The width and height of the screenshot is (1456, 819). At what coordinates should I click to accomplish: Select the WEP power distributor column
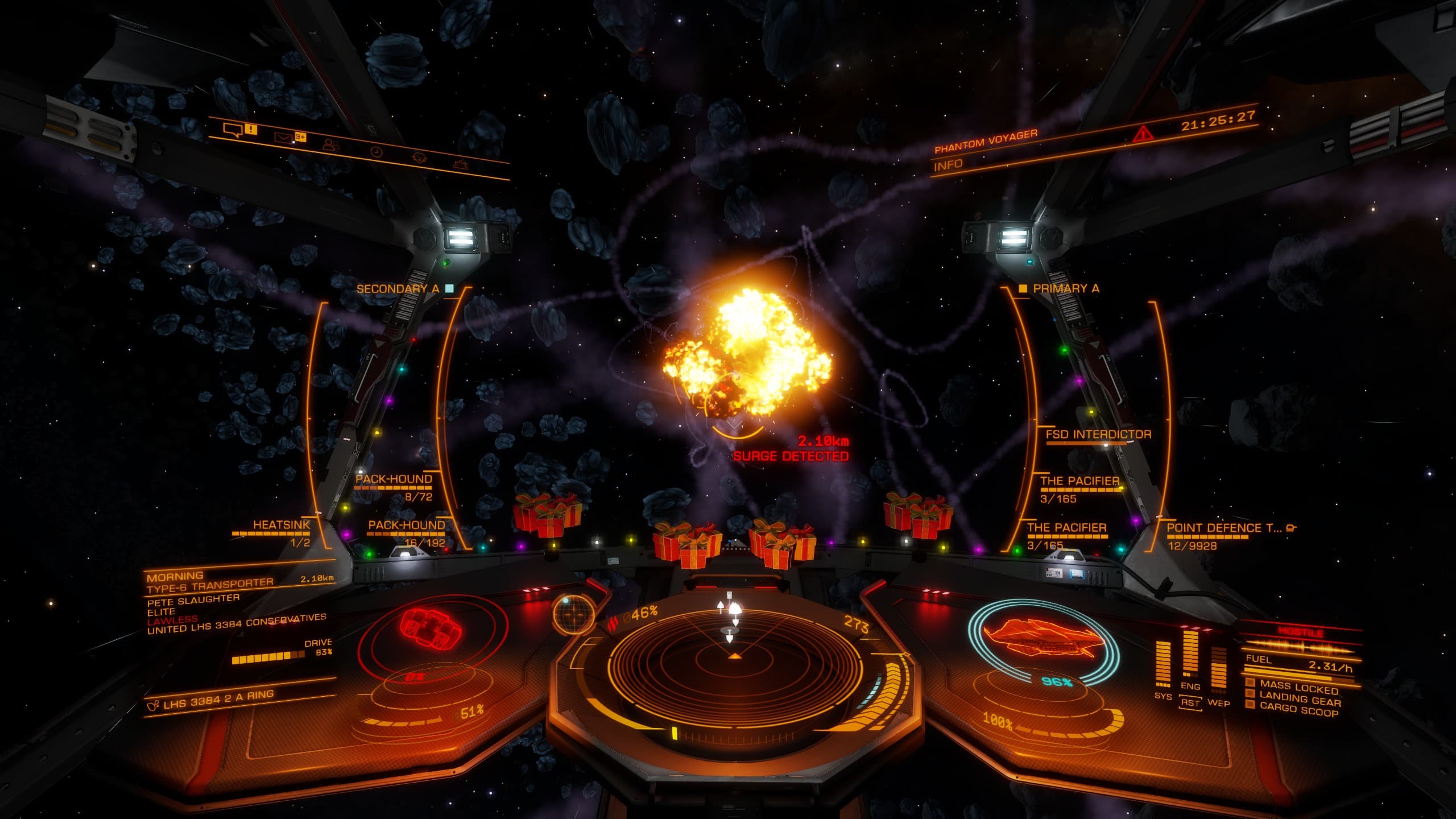click(x=1218, y=671)
